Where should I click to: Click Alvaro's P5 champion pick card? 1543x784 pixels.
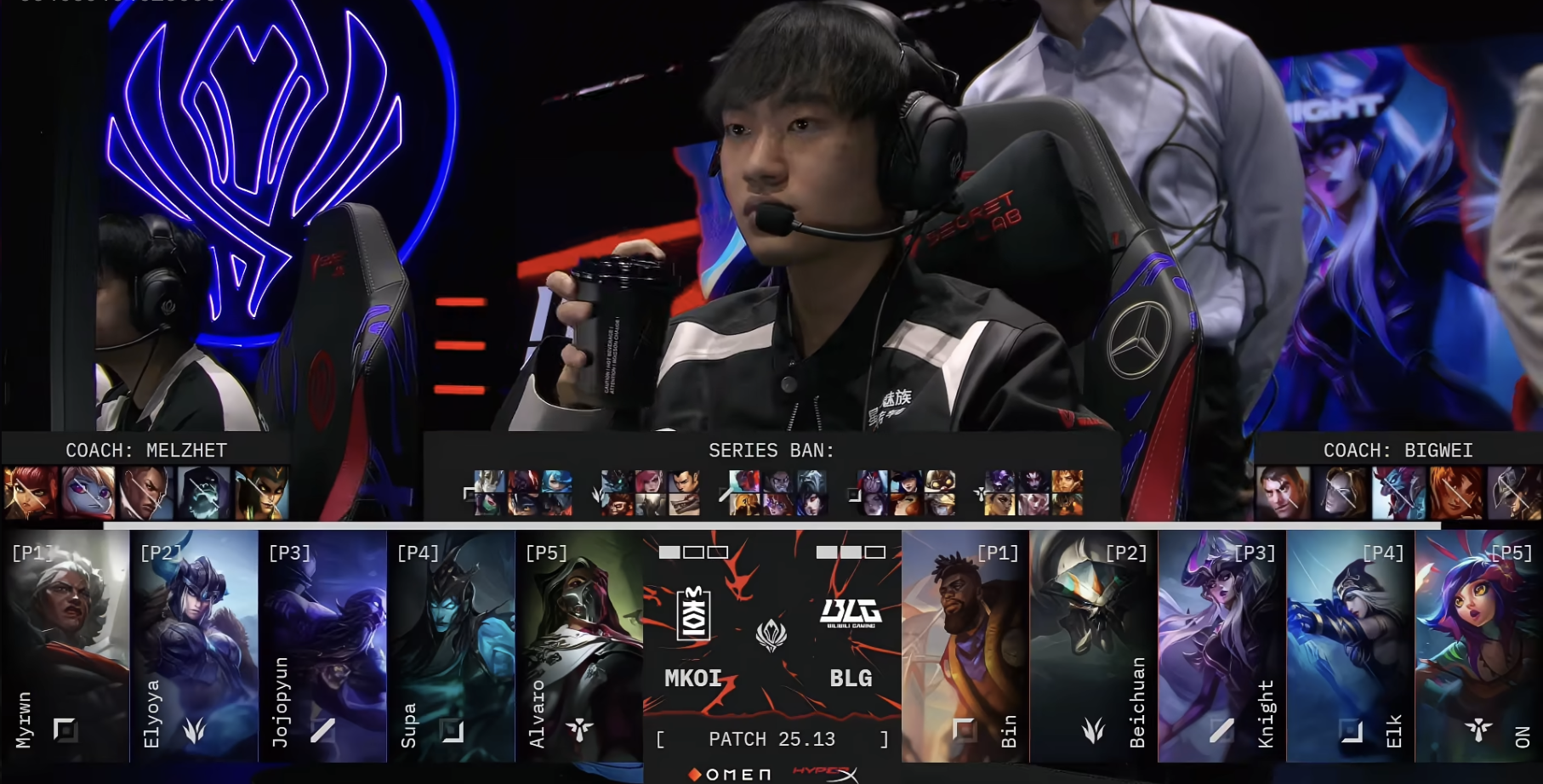click(579, 646)
